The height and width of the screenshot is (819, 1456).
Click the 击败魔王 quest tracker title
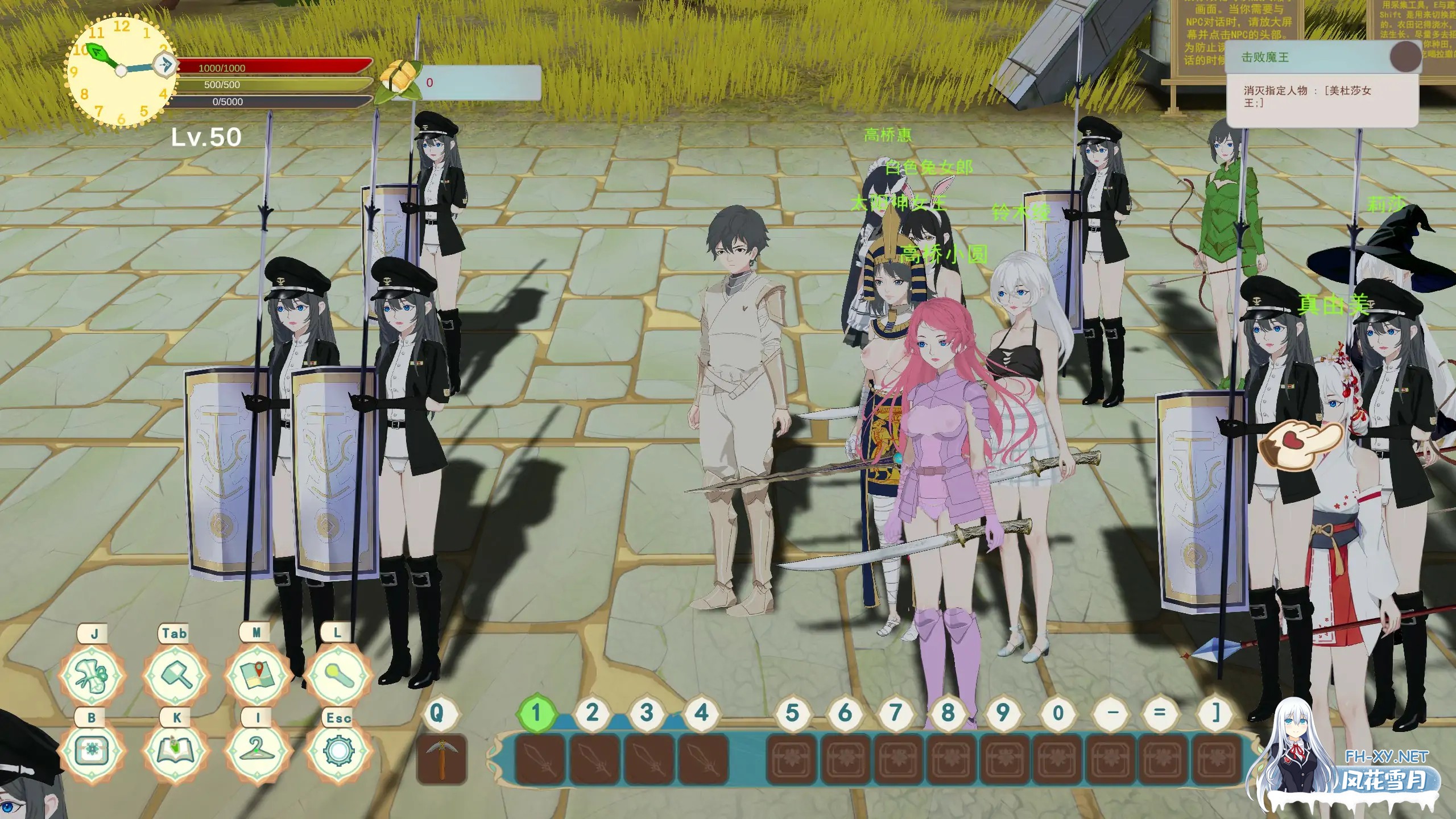(x=1265, y=57)
